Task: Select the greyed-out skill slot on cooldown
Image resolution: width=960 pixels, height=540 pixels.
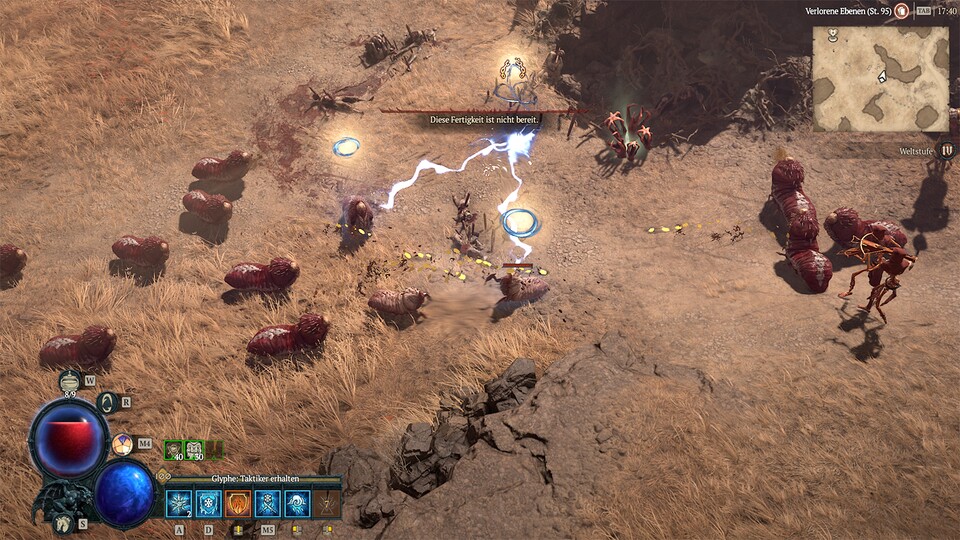Action: [x=326, y=503]
